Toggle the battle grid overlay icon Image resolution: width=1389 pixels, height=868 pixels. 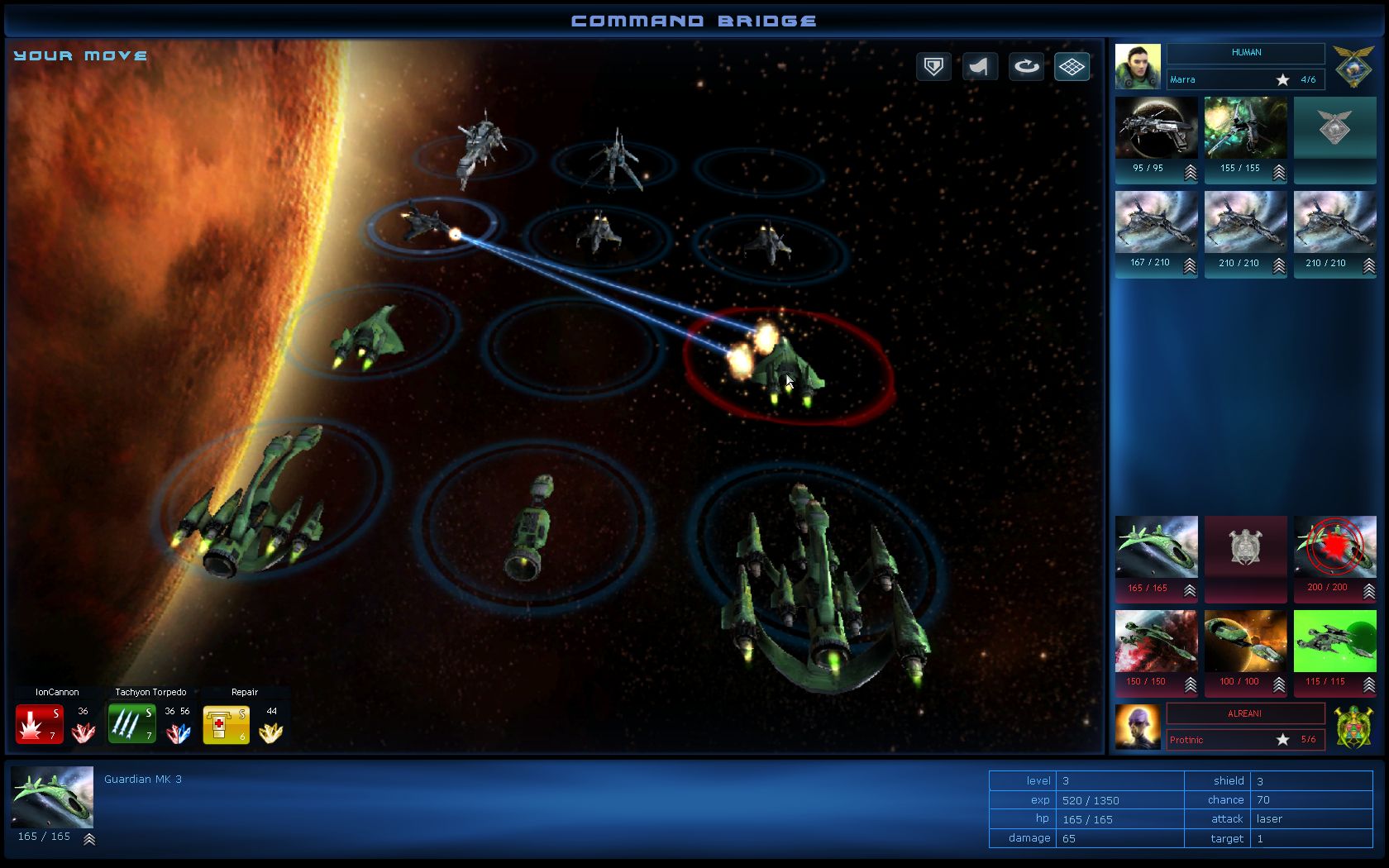(1072, 66)
